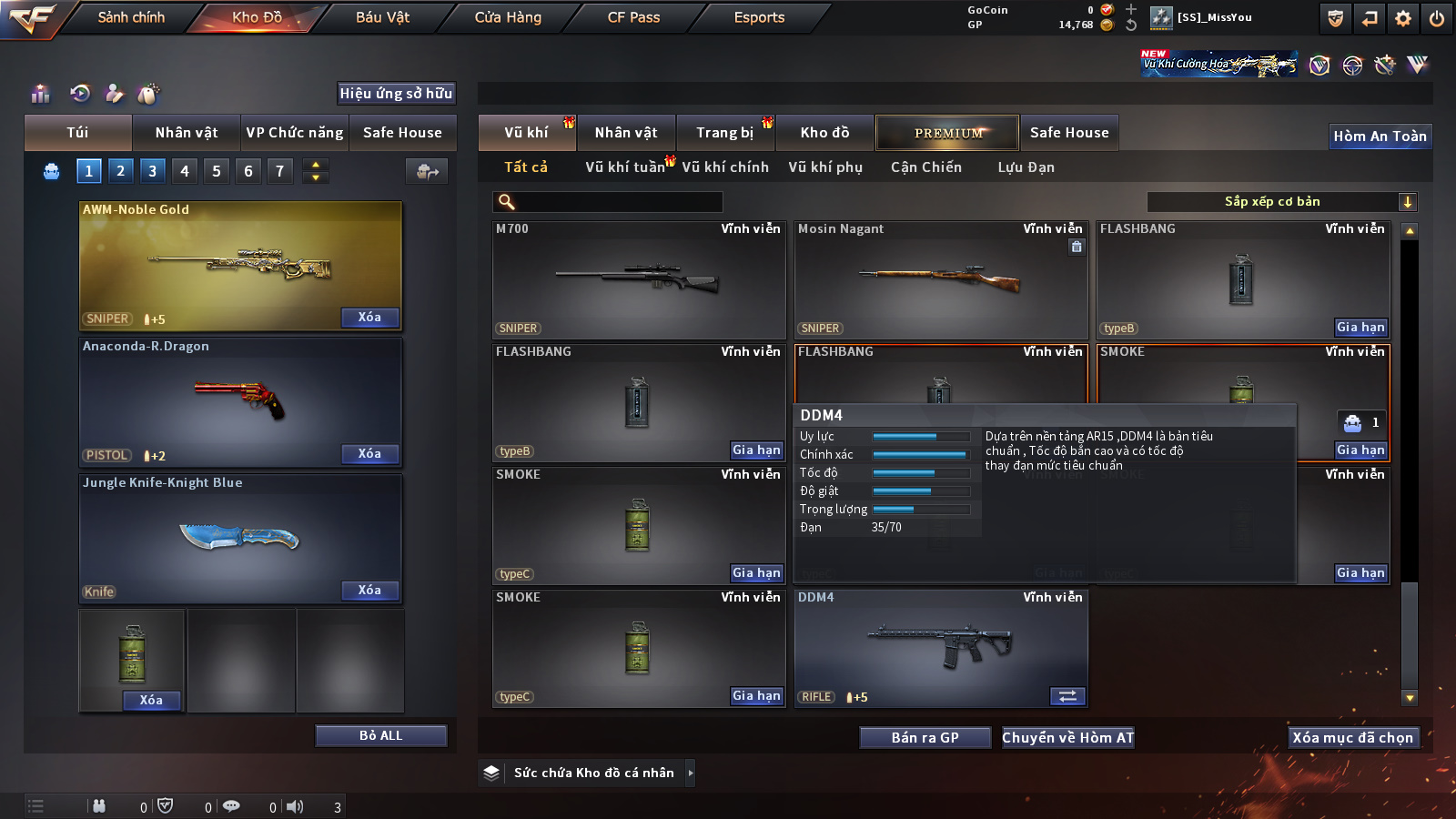
Task: Clear all equipped items with Bỏ ALL
Action: point(380,735)
